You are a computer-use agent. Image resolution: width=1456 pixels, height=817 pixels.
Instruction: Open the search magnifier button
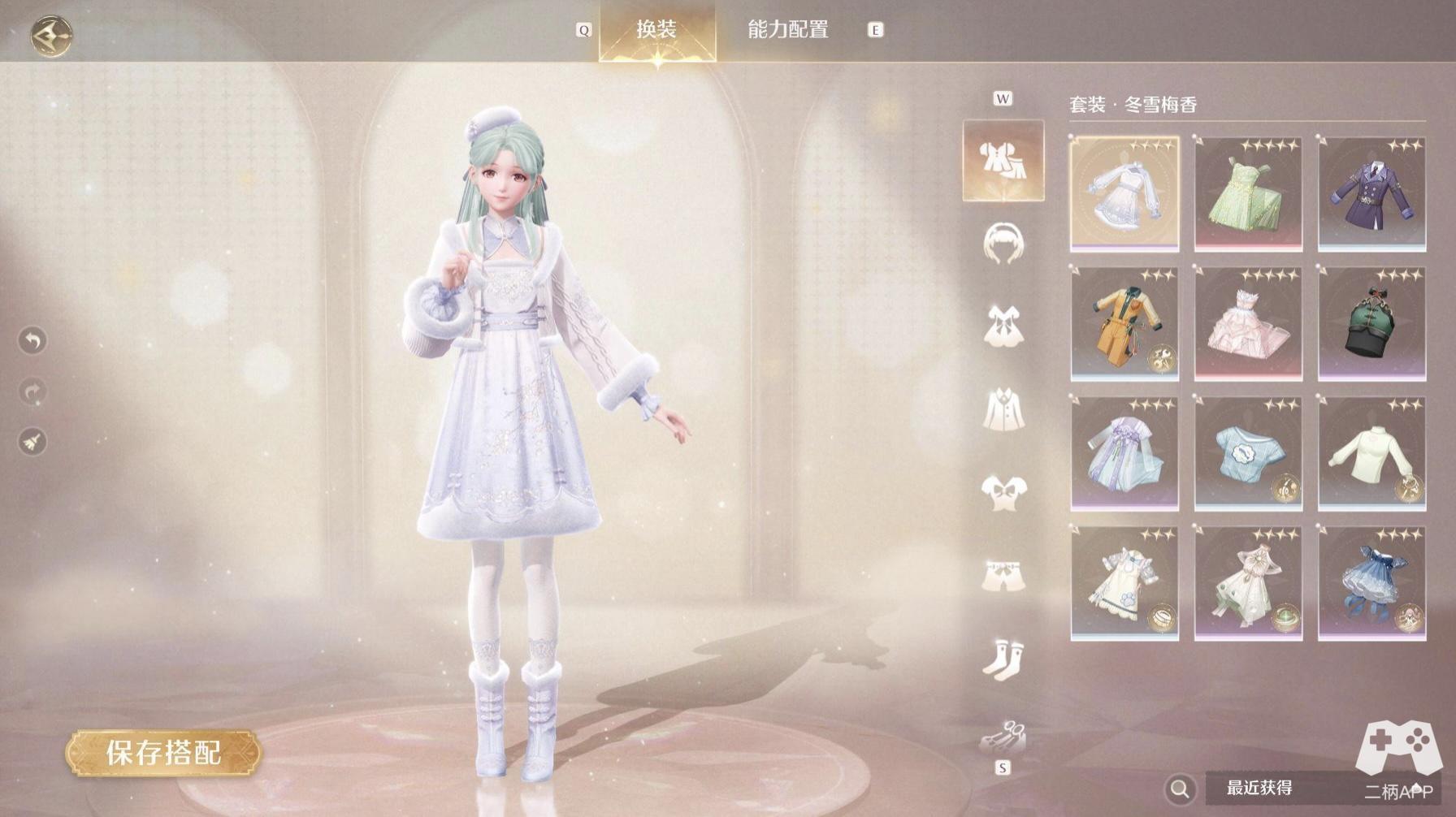click(x=1180, y=789)
